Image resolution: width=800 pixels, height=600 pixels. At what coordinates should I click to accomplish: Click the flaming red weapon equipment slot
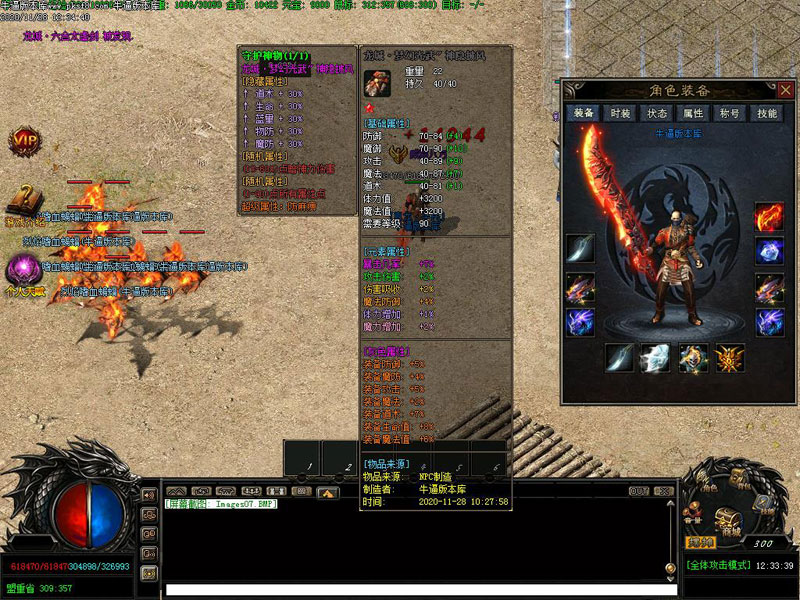pyautogui.click(x=769, y=217)
